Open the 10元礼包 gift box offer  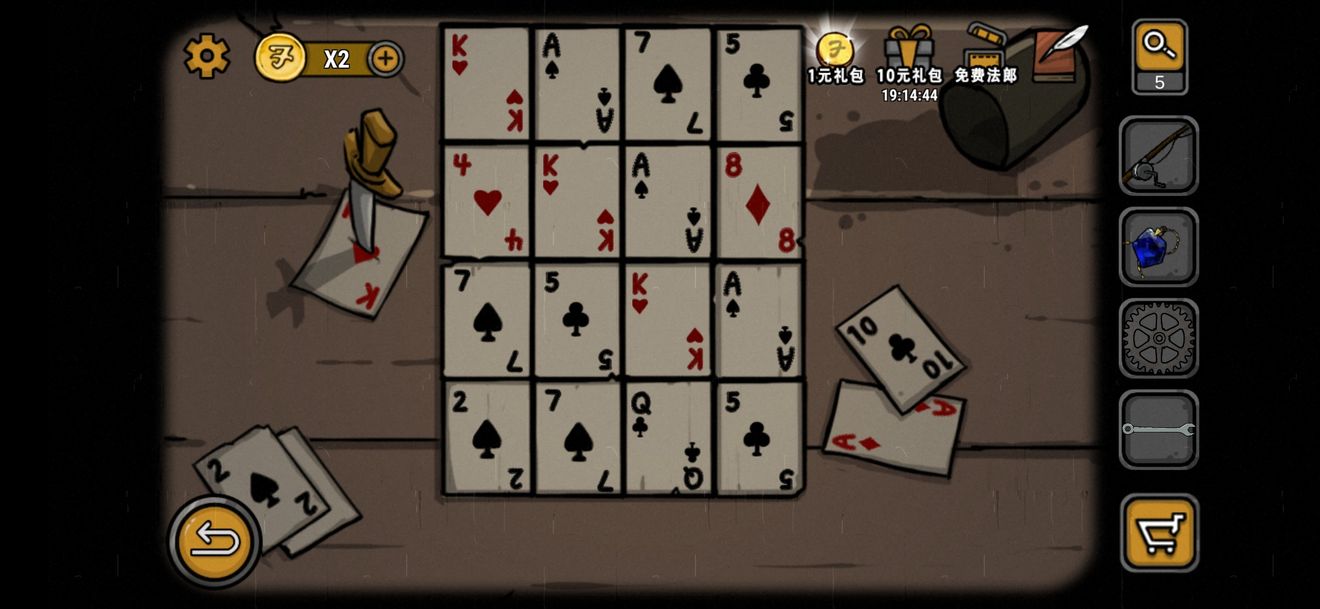pyautogui.click(x=908, y=57)
